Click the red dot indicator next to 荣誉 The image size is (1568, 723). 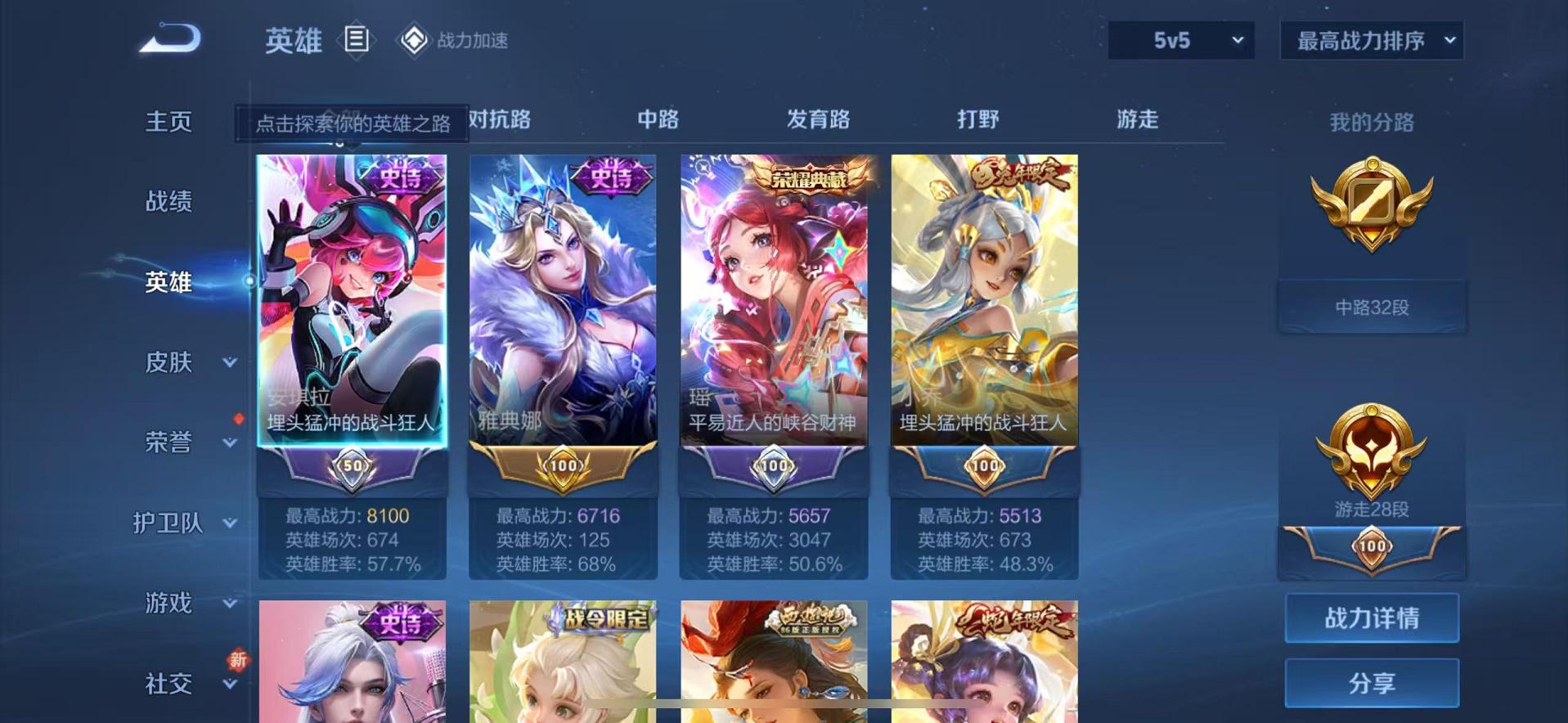click(237, 417)
